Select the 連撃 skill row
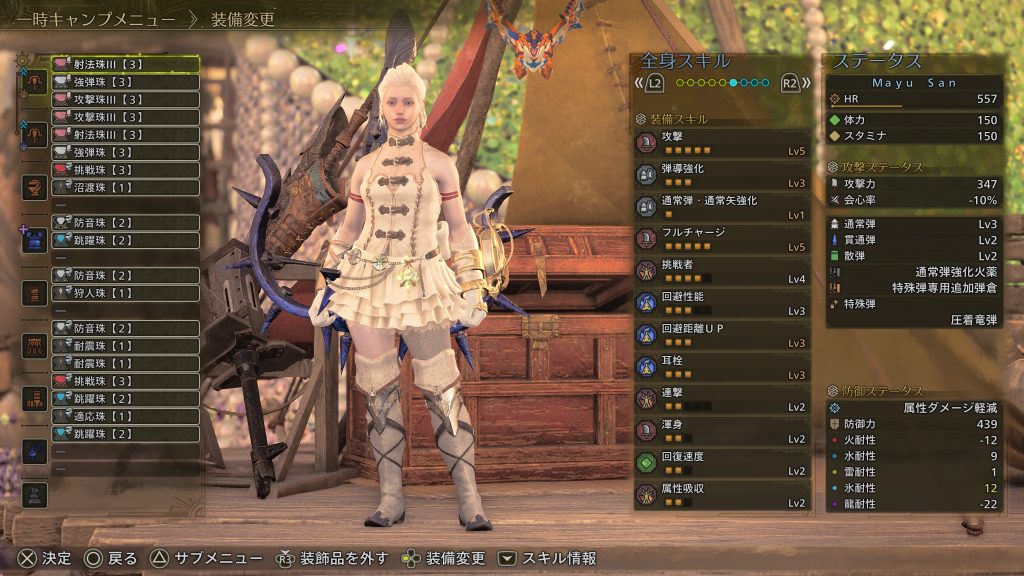The width and height of the screenshot is (1024, 576). click(x=721, y=399)
